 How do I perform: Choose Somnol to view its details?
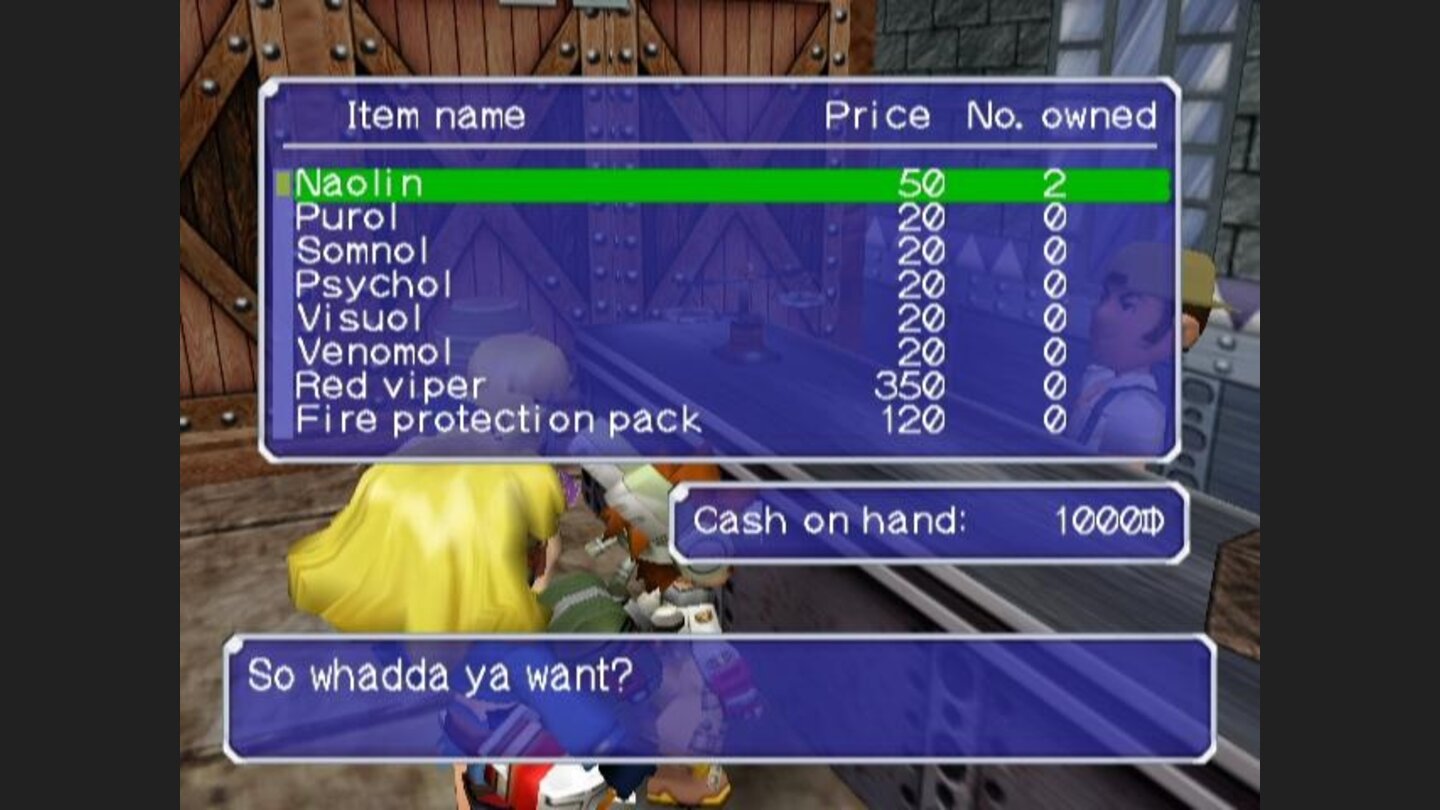tap(360, 252)
